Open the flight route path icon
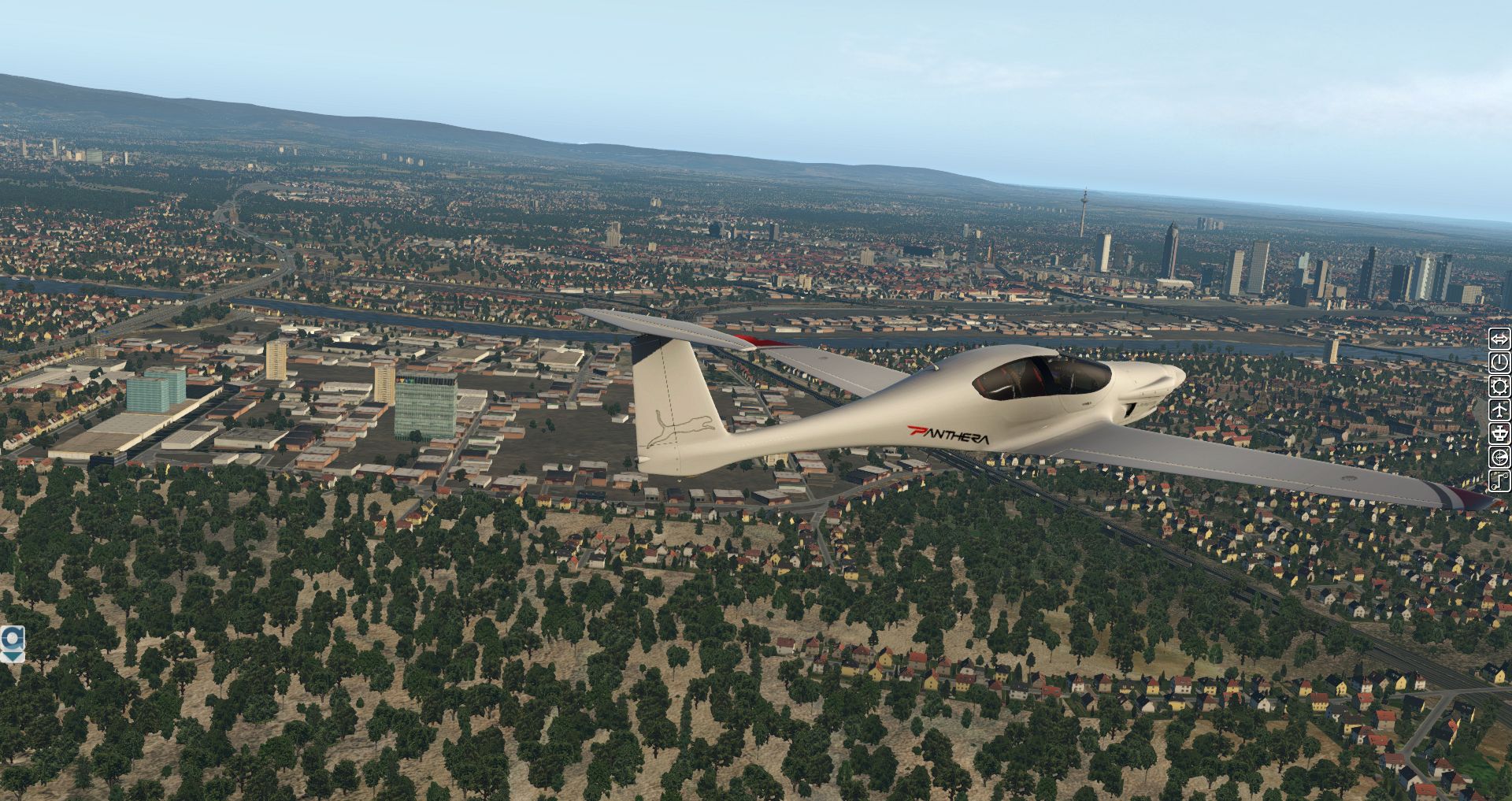The height and width of the screenshot is (801, 1512). (1499, 480)
